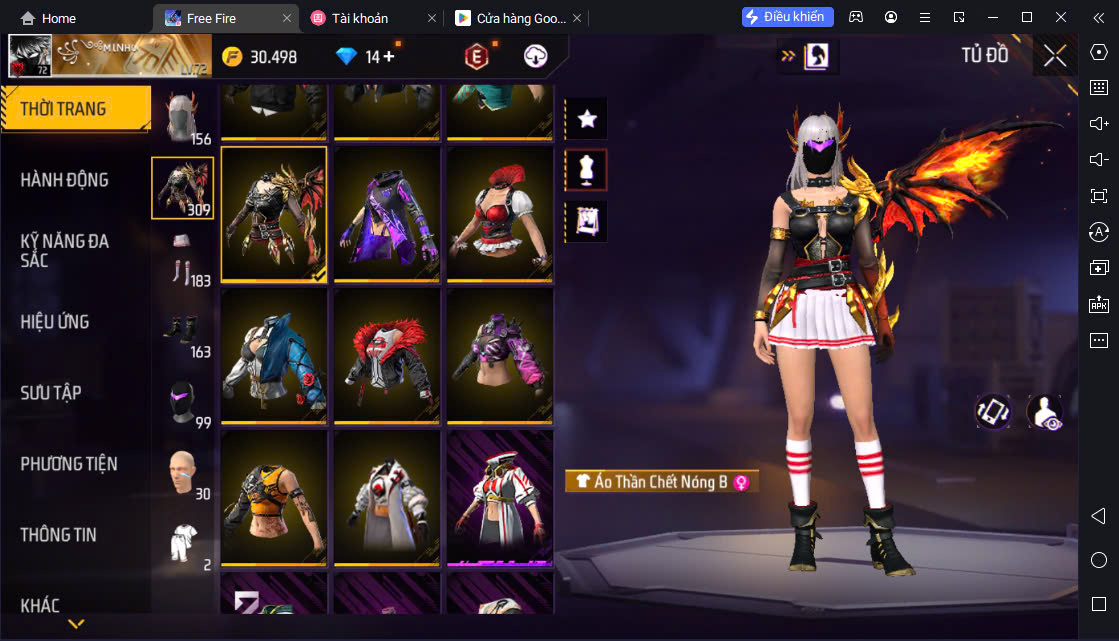This screenshot has width=1119, height=641.
Task: Choose the PHƯƠNG TIỆN category
Action: [69, 464]
